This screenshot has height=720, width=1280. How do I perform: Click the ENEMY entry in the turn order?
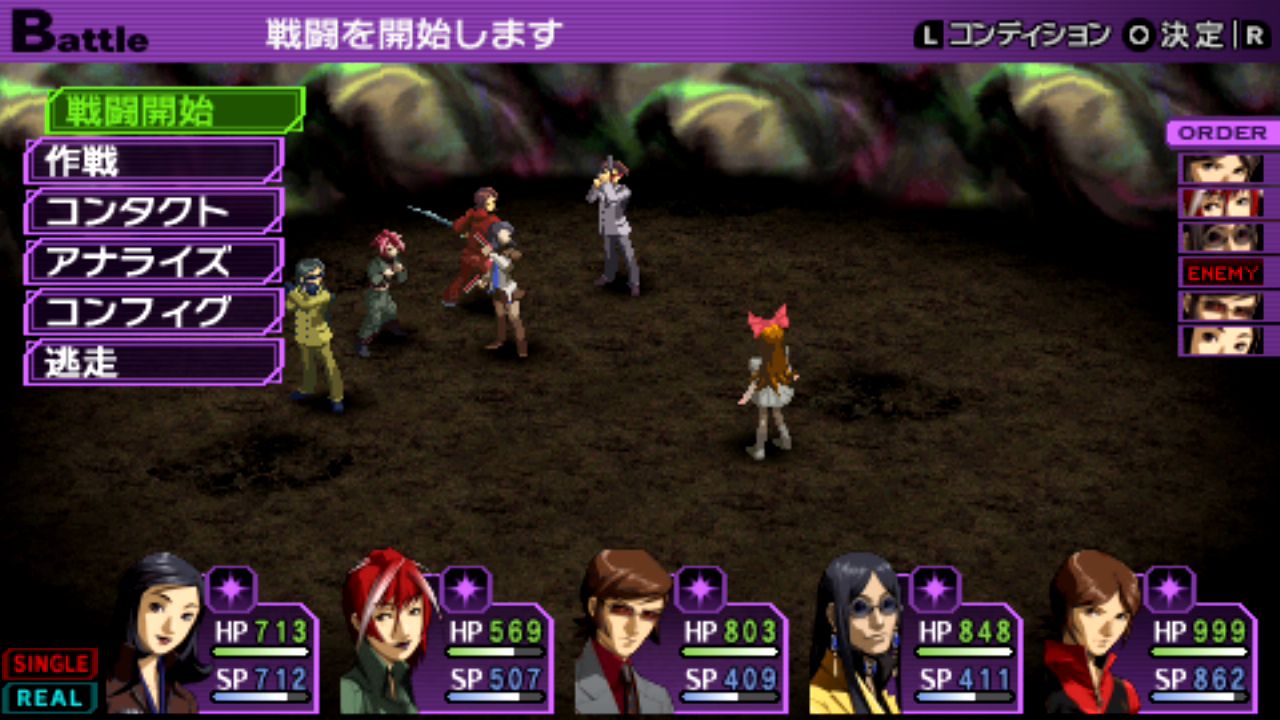[x=1222, y=272]
